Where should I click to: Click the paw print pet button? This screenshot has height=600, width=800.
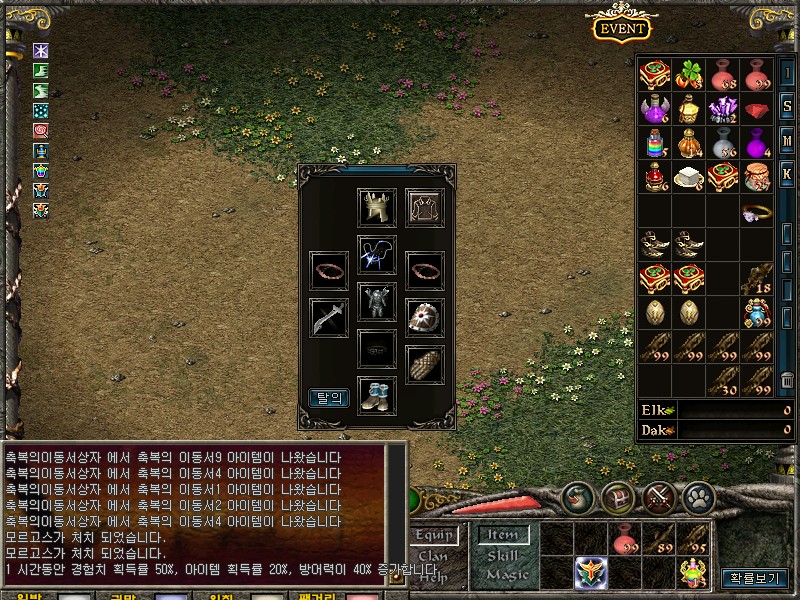pyautogui.click(x=698, y=496)
